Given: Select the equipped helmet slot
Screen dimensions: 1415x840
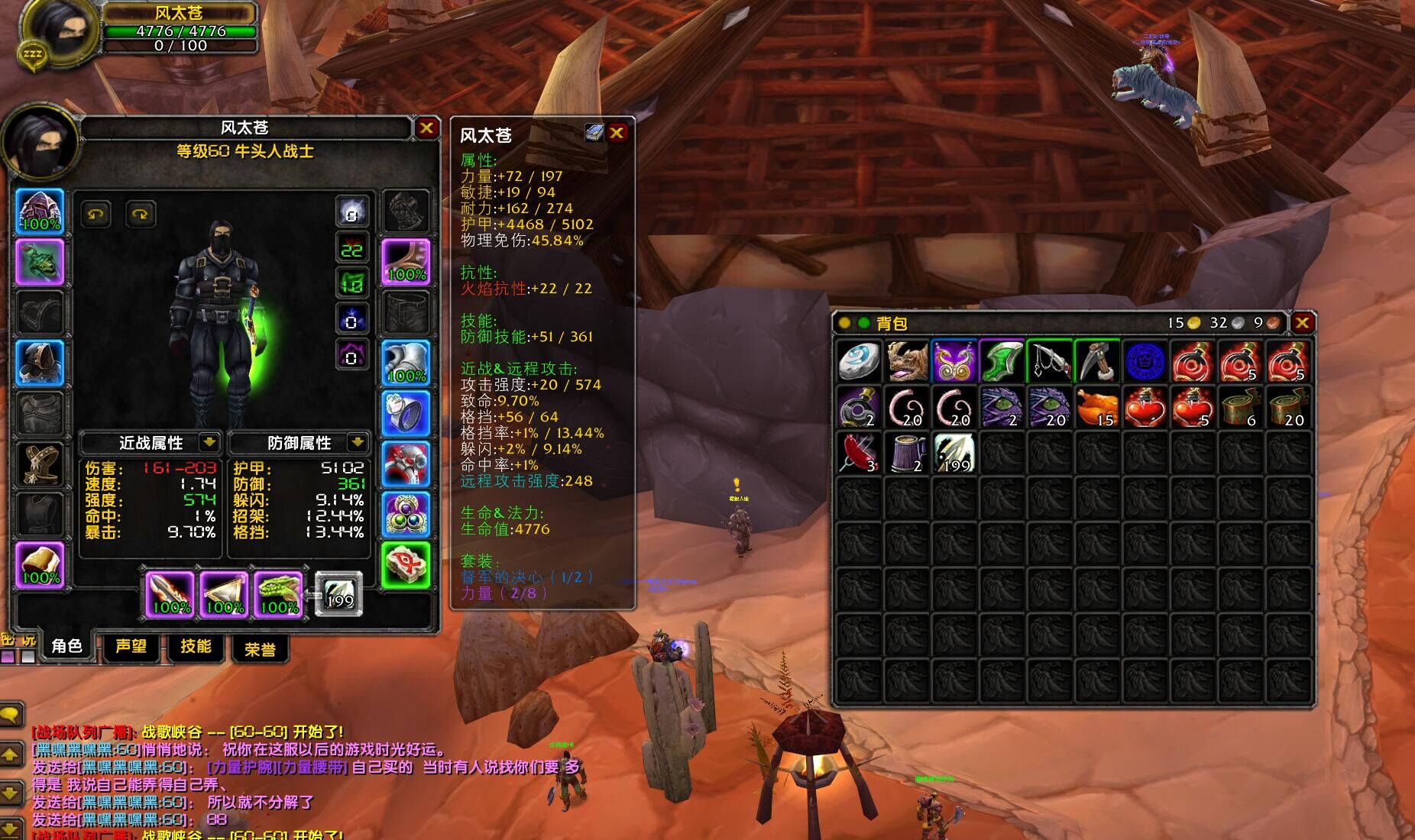Looking at the screenshot, I should [x=40, y=212].
